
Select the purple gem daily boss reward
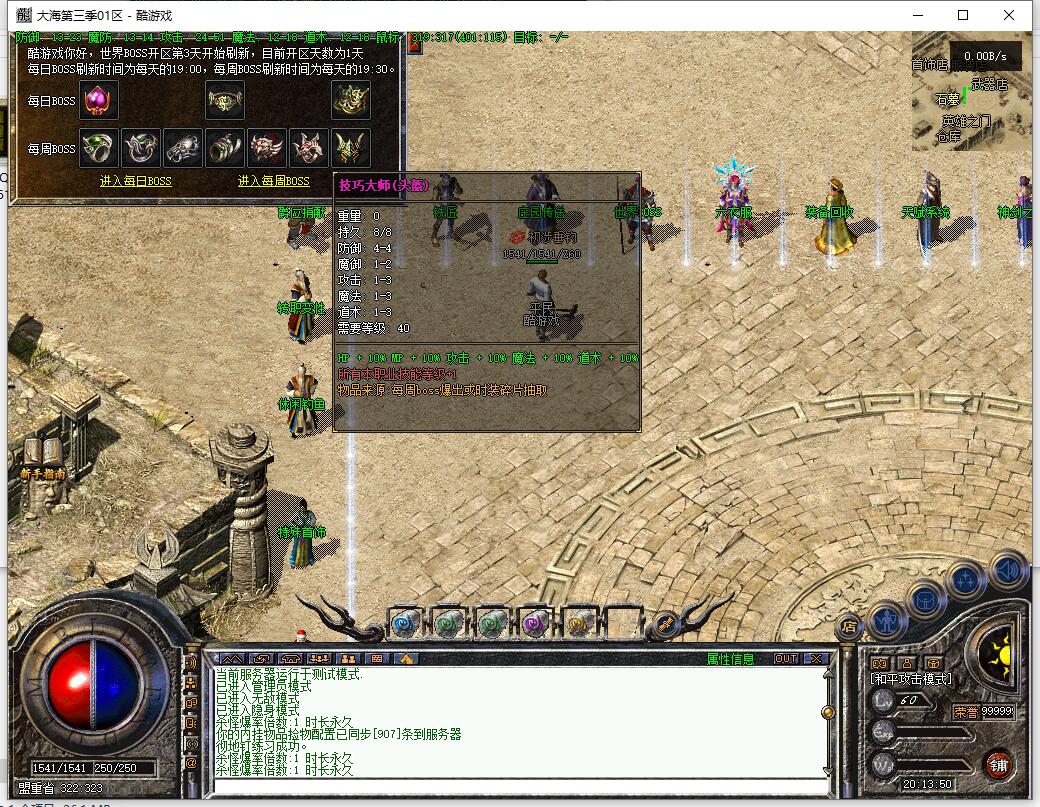click(99, 100)
